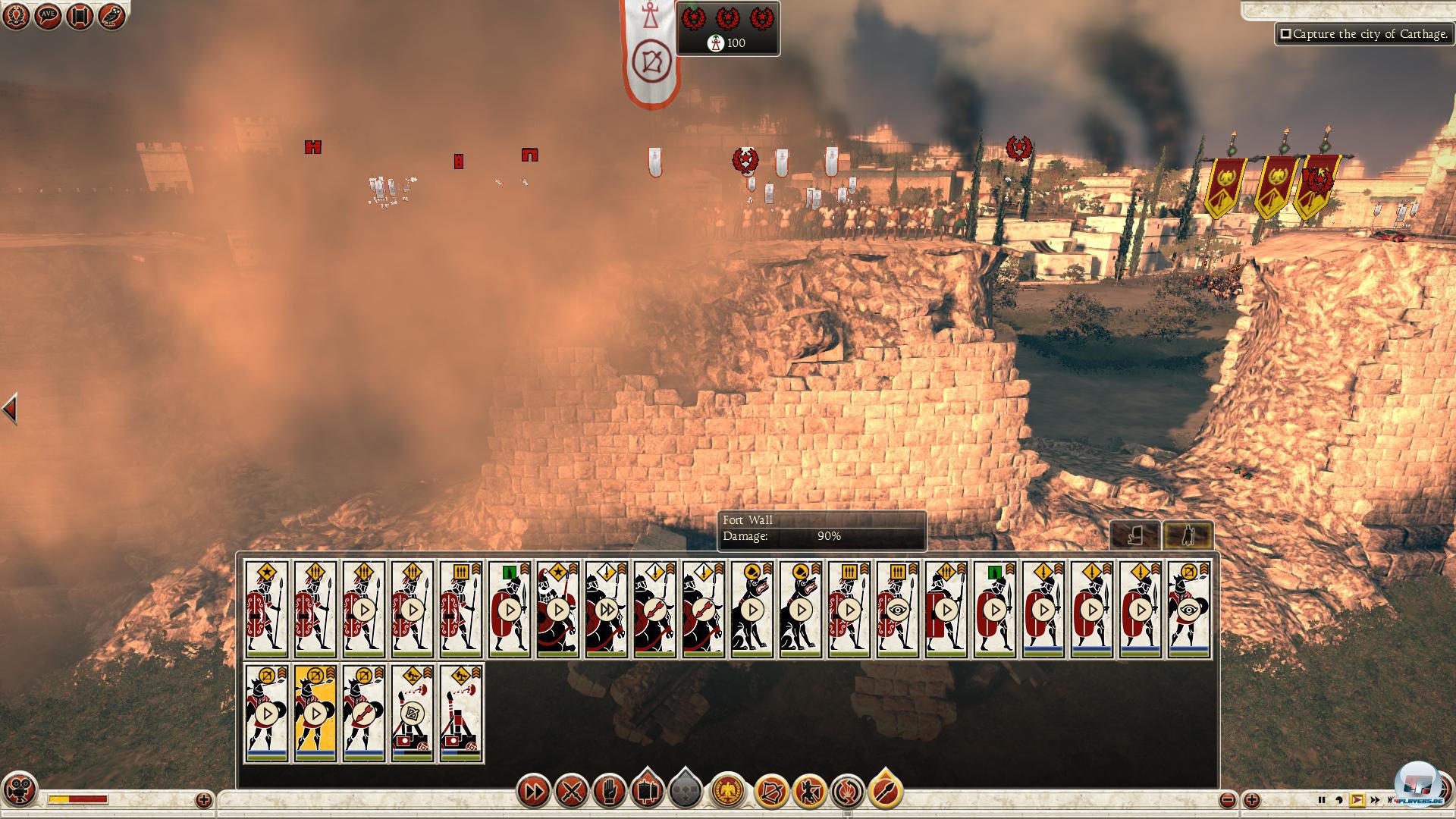1456x819 pixels.
Task: Toggle the run double-arrow order button
Action: click(x=533, y=792)
